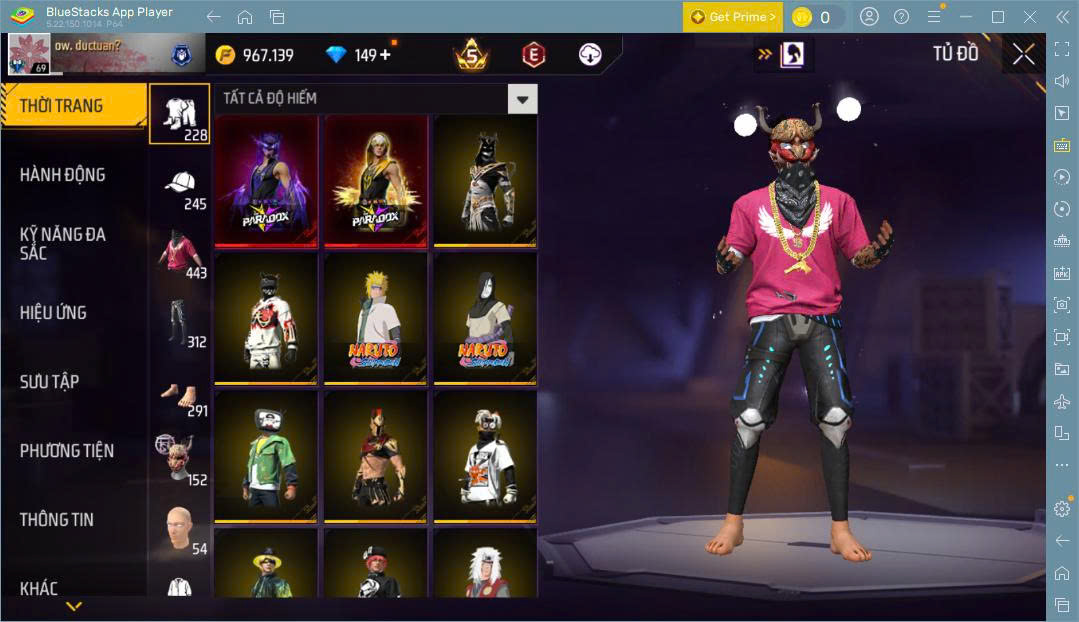Select the bare feet shoes subcategory
Image resolution: width=1079 pixels, height=622 pixels.
pos(180,395)
